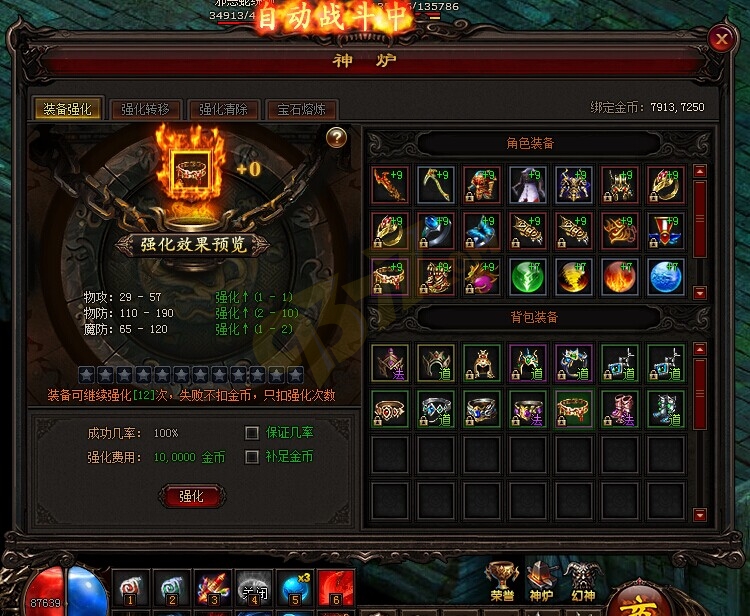Open the 幻神 horned skull icon

[x=580, y=580]
